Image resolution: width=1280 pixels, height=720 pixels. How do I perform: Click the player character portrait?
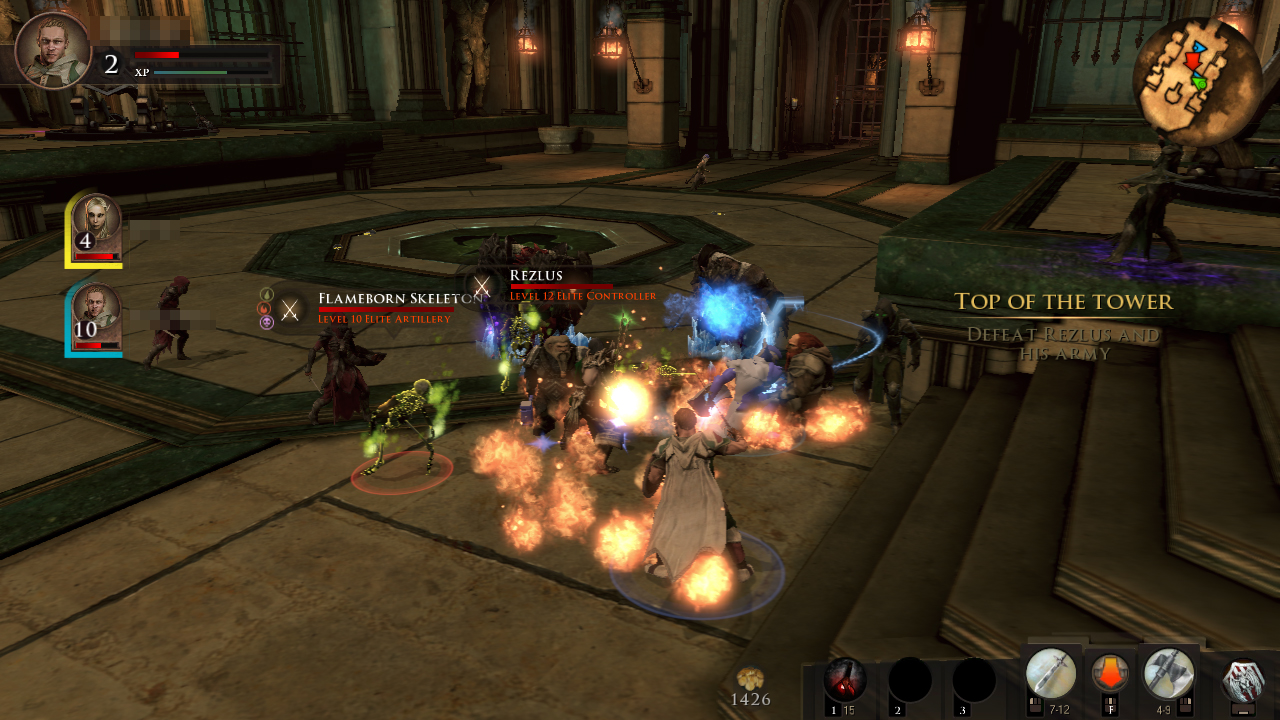(x=52, y=50)
